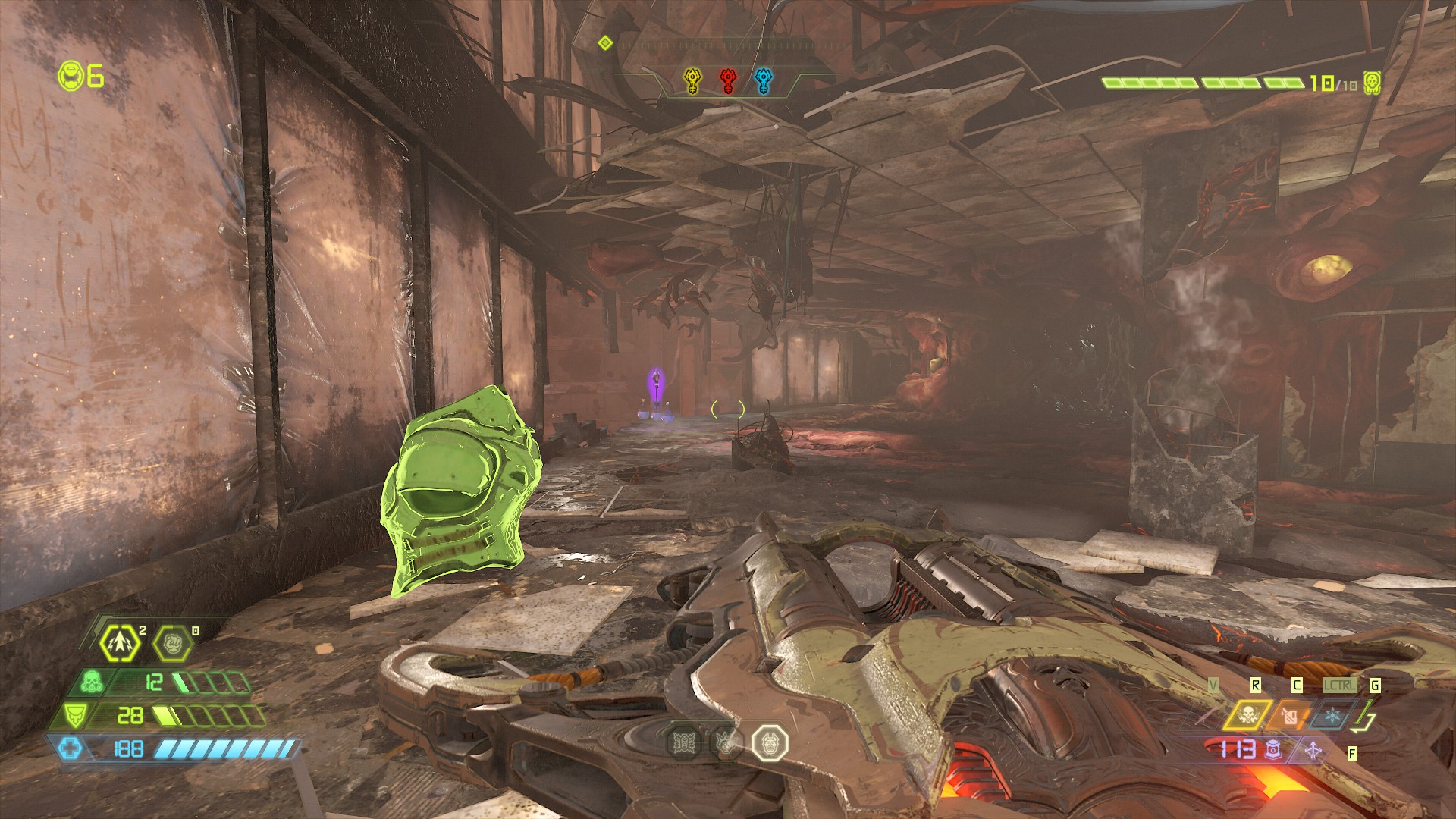Image resolution: width=1456 pixels, height=819 pixels.
Task: Select the highlighted demon face hexagon icon
Action: tap(770, 742)
